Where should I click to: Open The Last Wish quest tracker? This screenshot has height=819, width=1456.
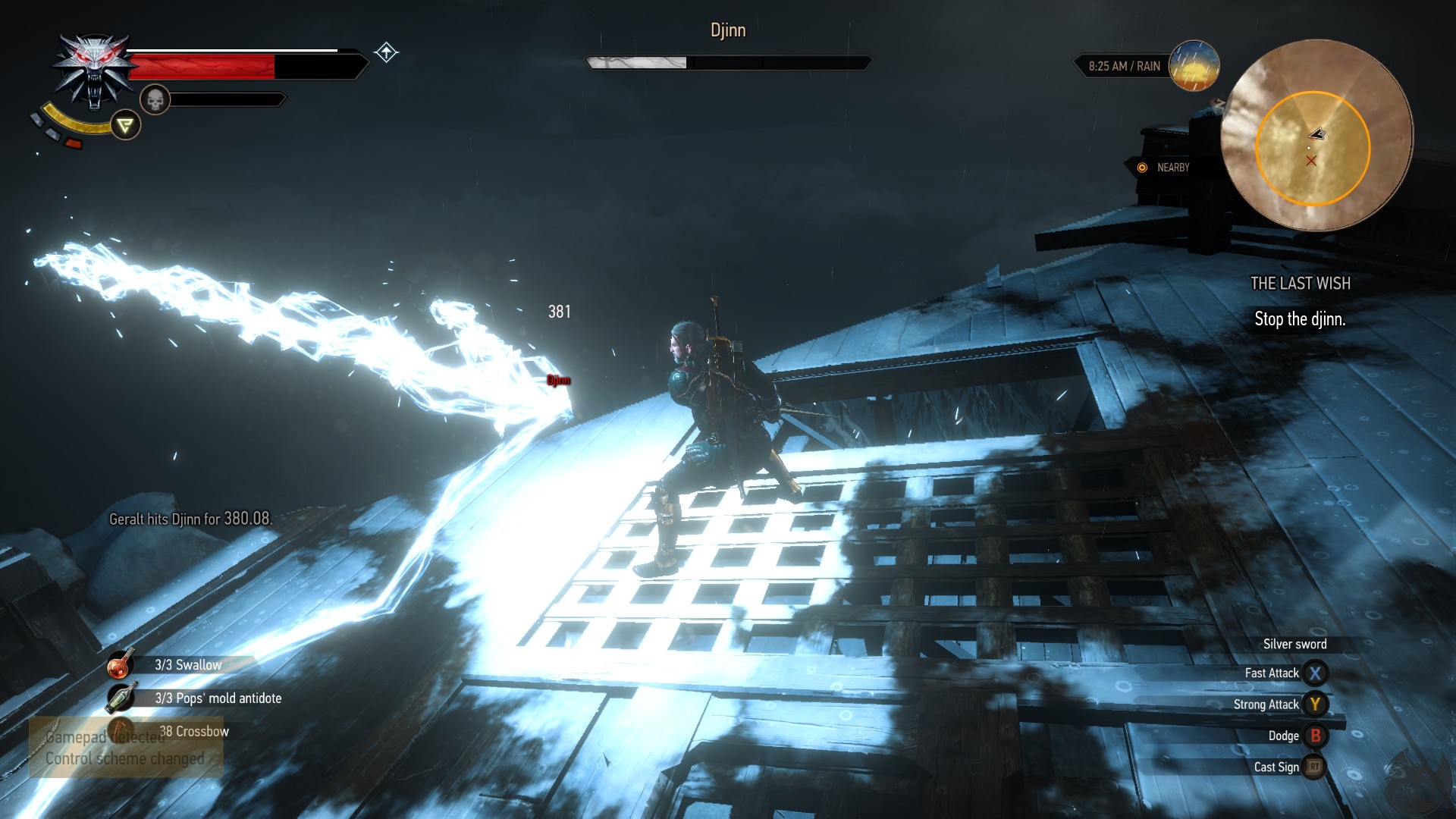(x=1300, y=284)
